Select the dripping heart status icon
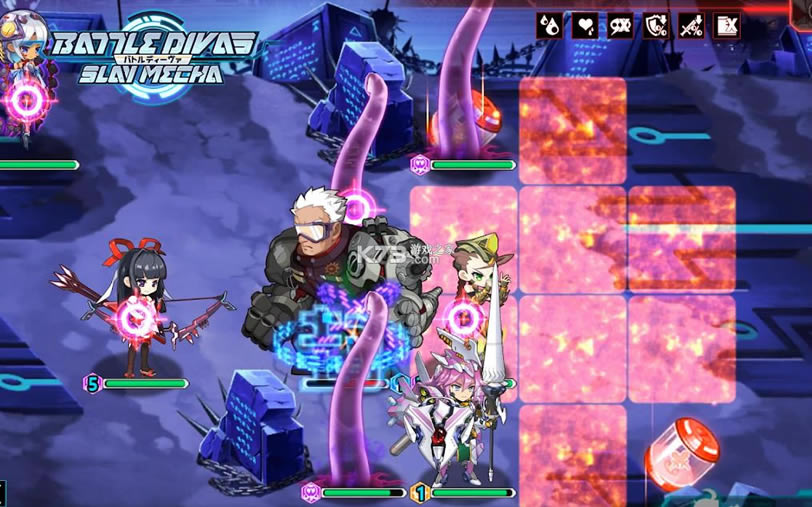 point(584,25)
